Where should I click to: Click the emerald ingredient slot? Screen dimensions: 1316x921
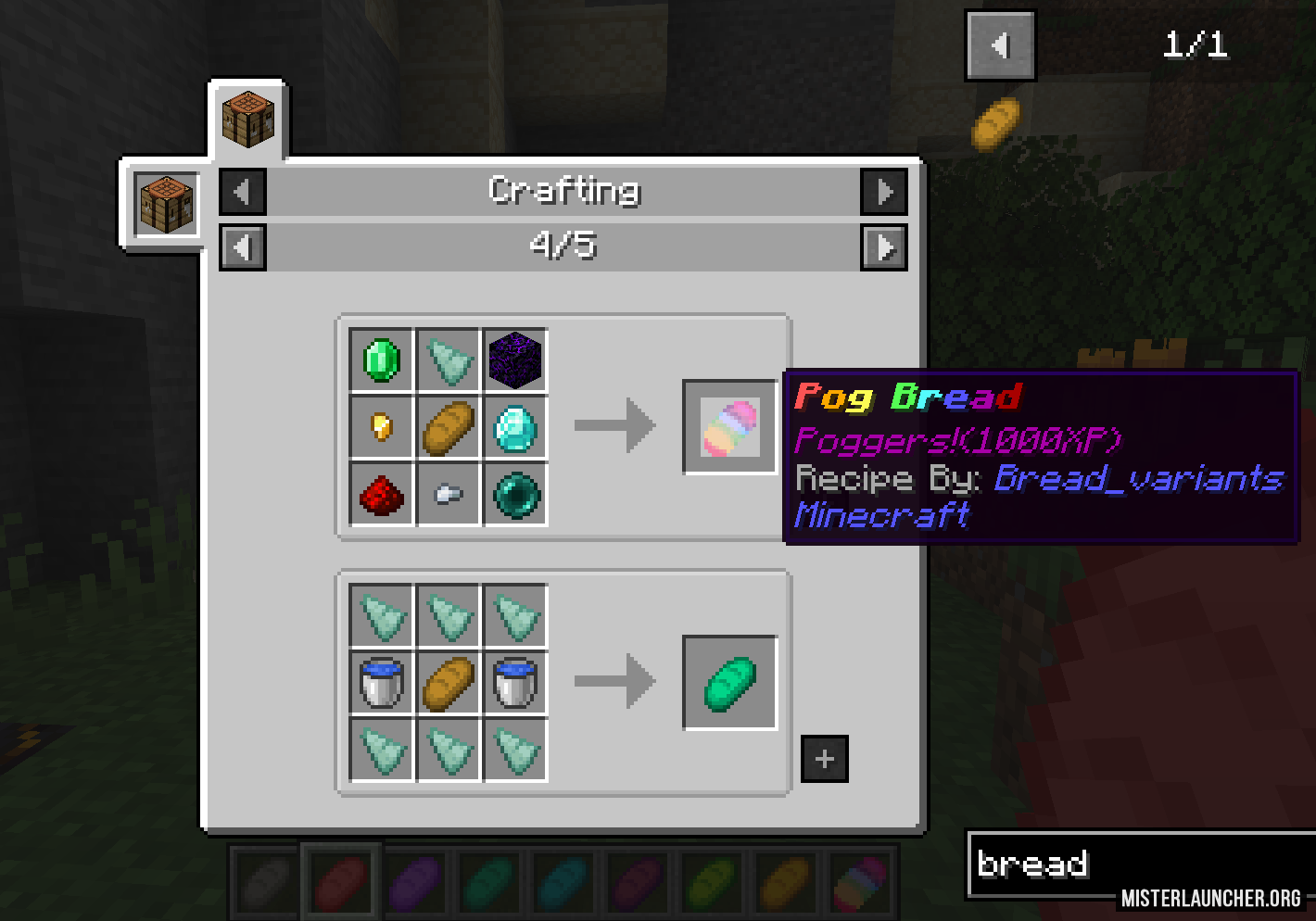pyautogui.click(x=382, y=360)
